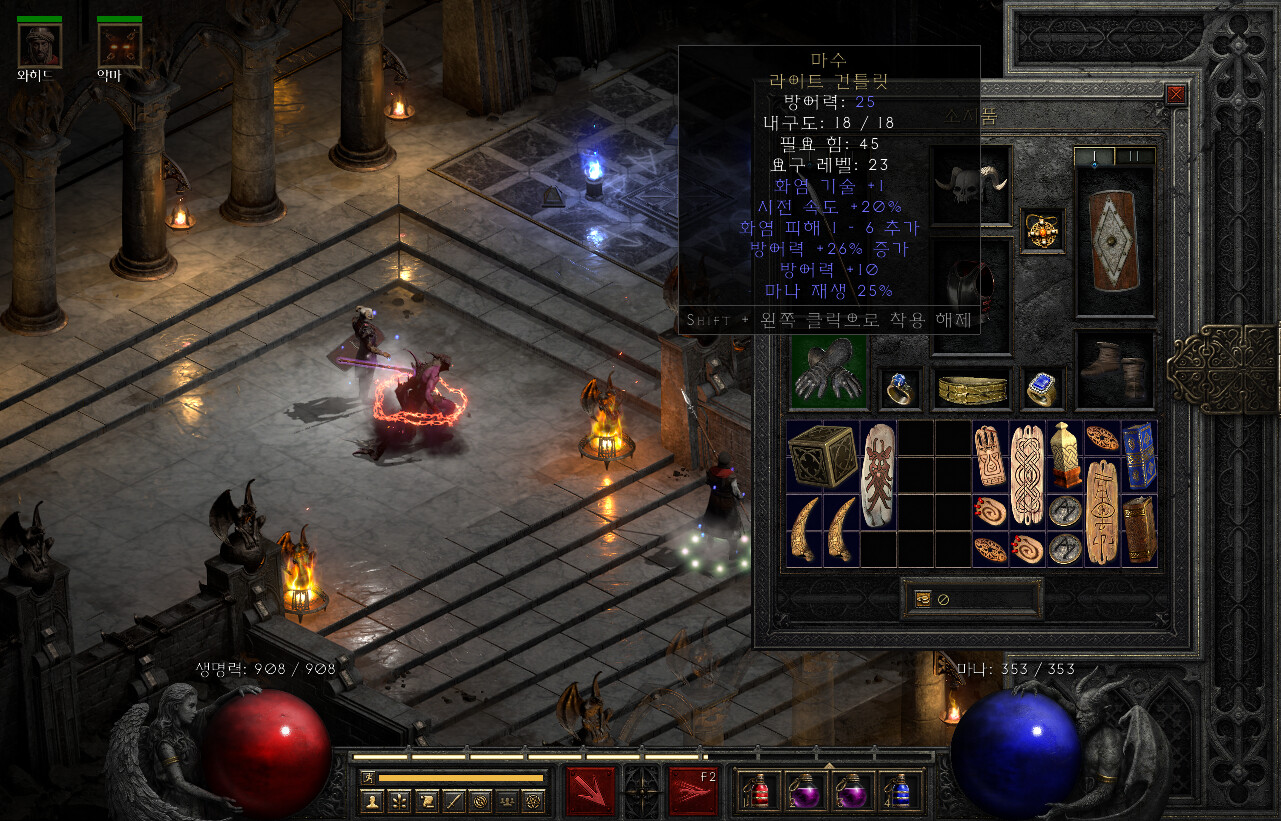Close the inventory panel with the red X
Viewport: 1281px width, 821px height.
1176,94
